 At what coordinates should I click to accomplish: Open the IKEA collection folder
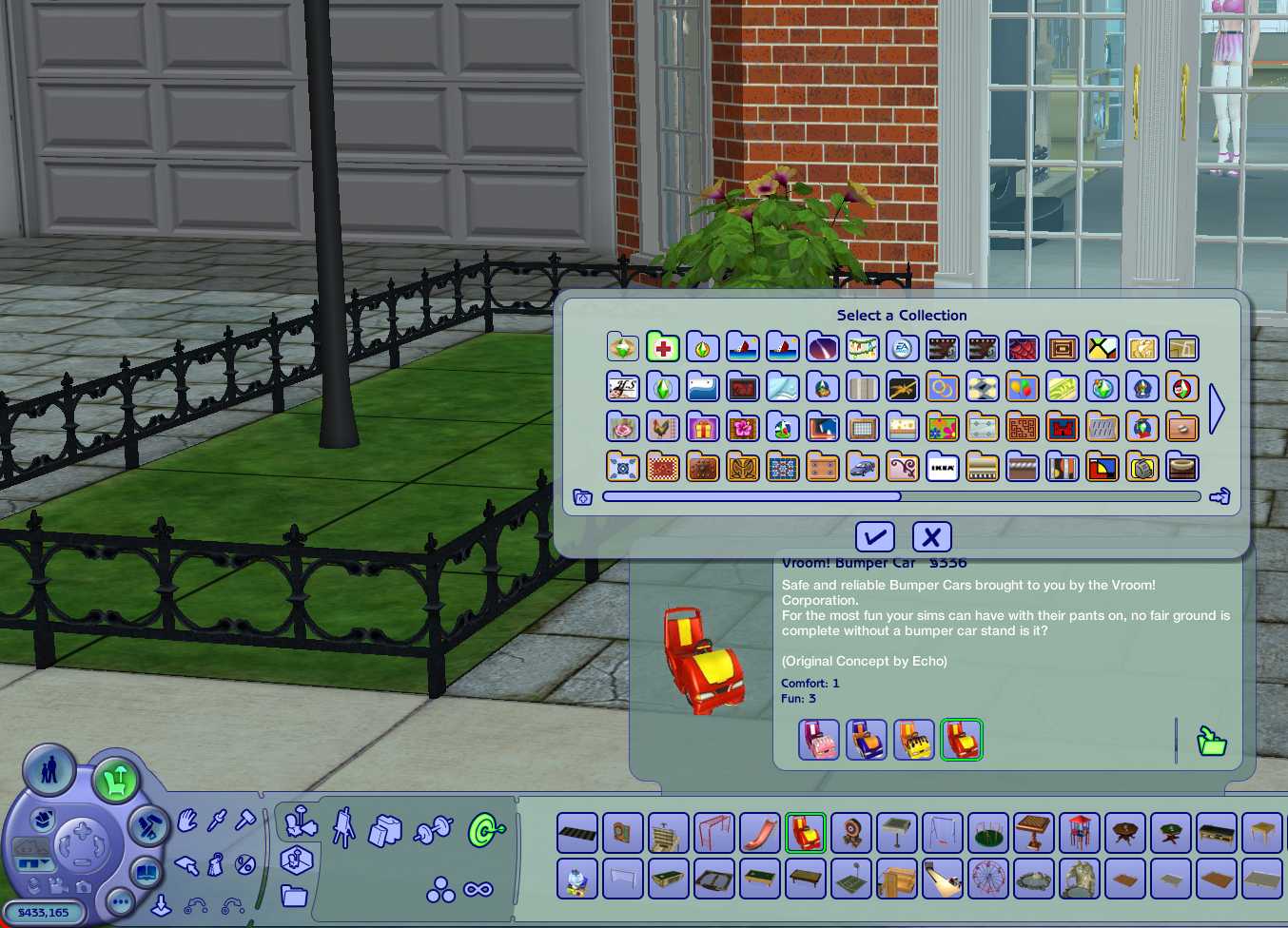coord(943,467)
